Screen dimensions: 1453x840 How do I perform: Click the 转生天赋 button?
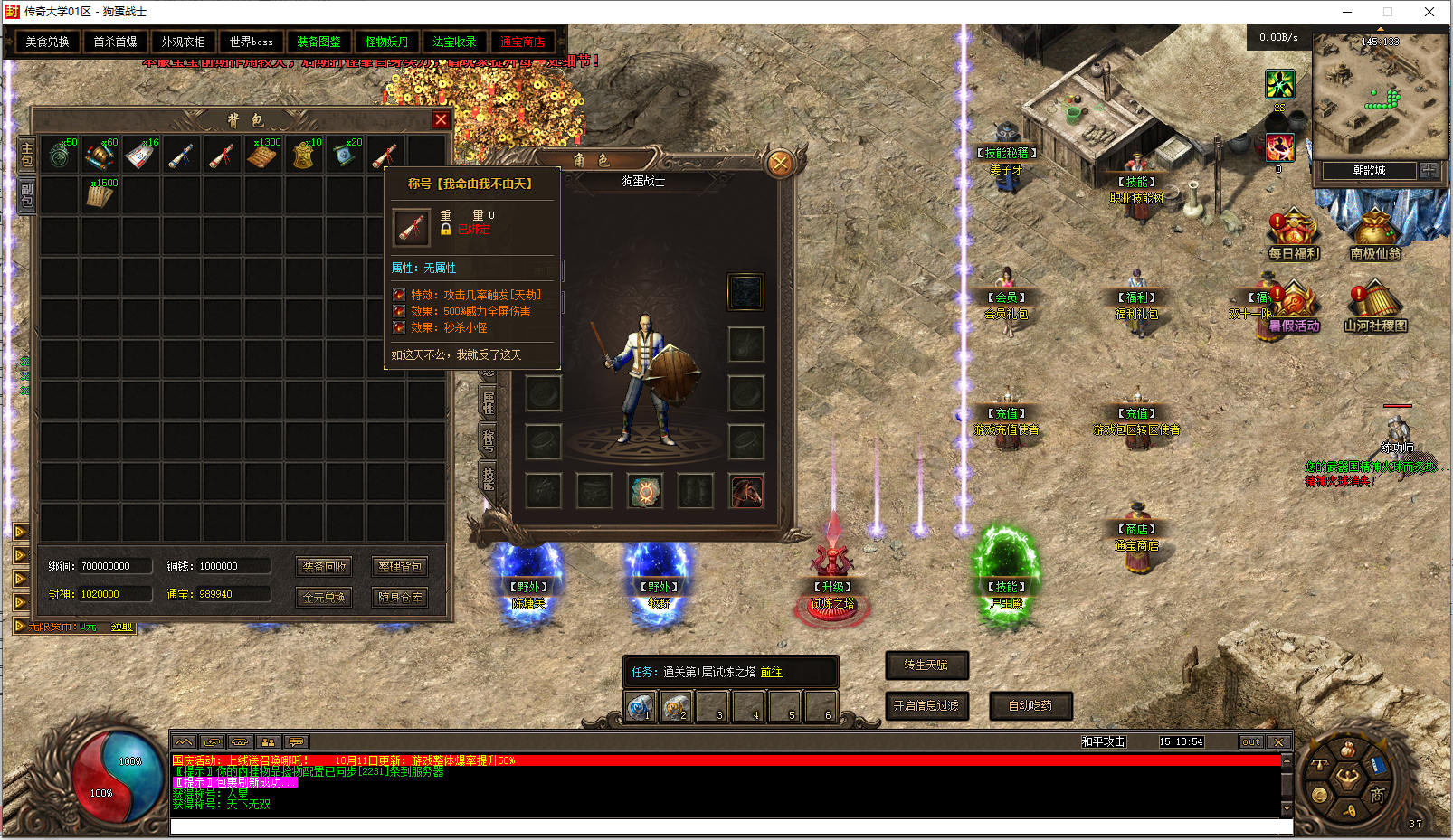pyautogui.click(x=926, y=665)
